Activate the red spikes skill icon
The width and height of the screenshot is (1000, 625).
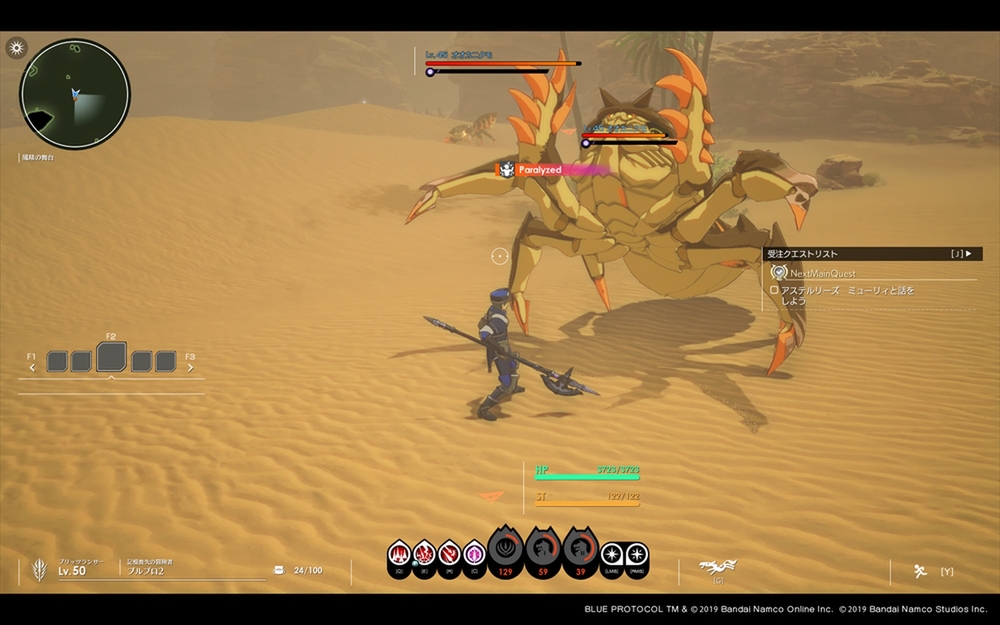[x=399, y=553]
